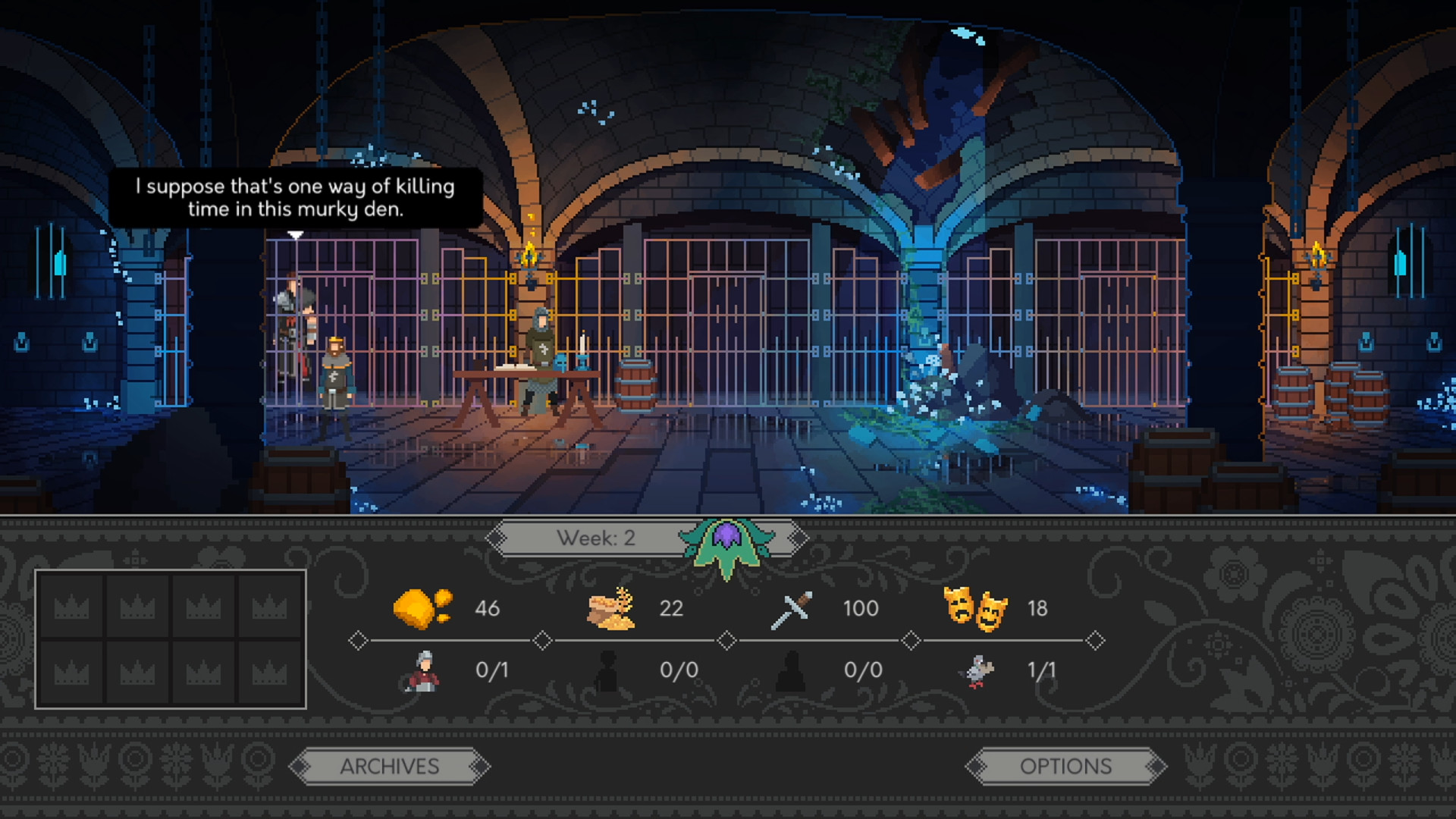Select the top-left crown slot
1456x819 pixels.
tap(73, 605)
